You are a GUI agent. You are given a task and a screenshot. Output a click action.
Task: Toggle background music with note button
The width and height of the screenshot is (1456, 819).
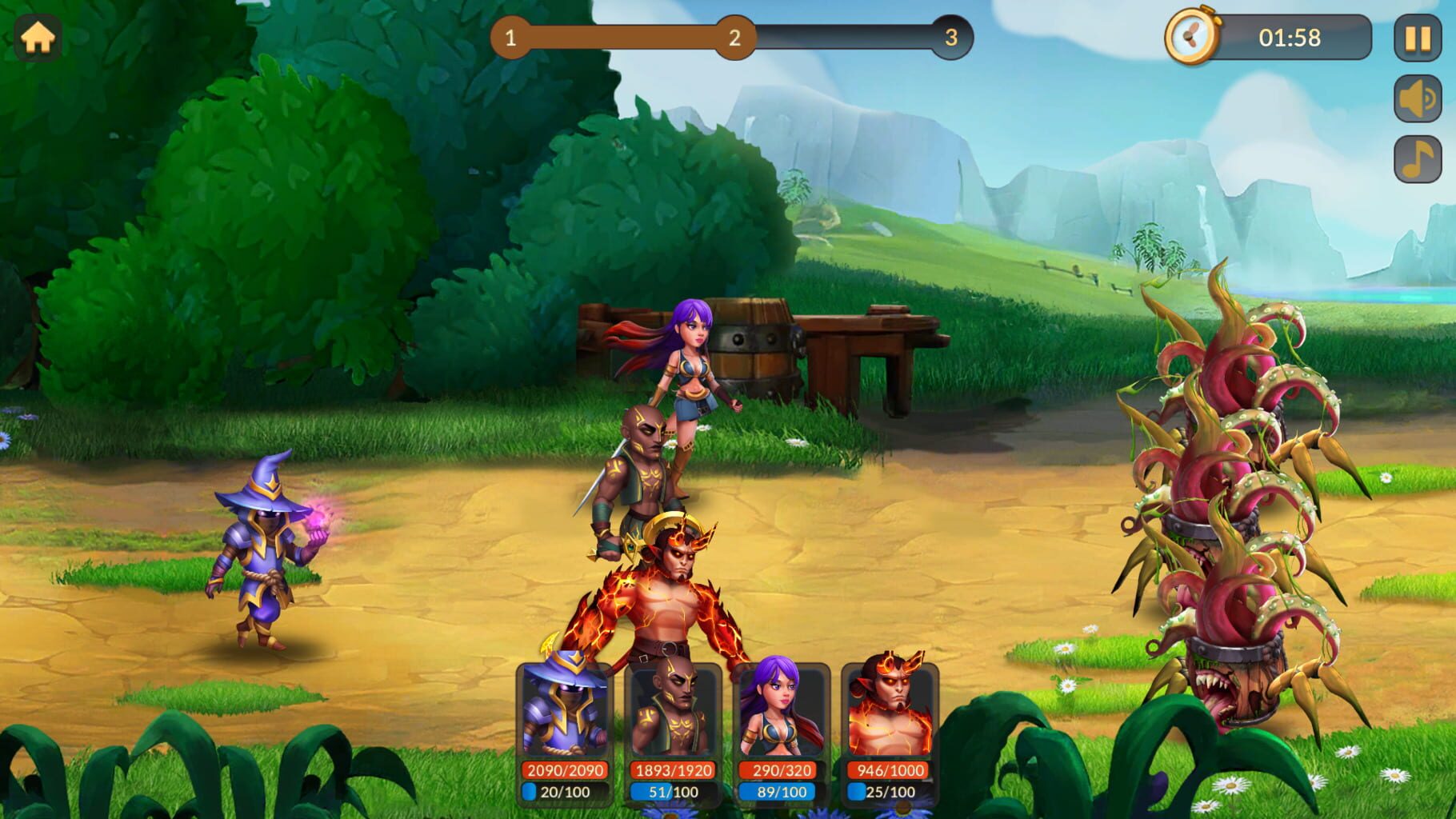[x=1417, y=159]
